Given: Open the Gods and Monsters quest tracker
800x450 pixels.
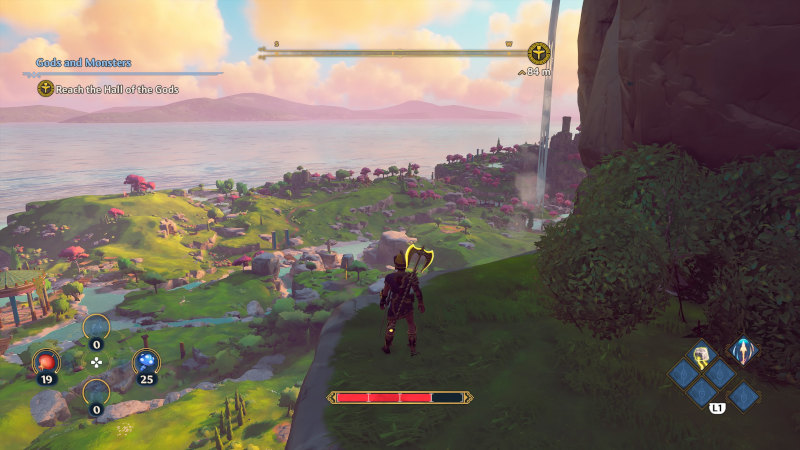Looking at the screenshot, I should pos(84,63).
